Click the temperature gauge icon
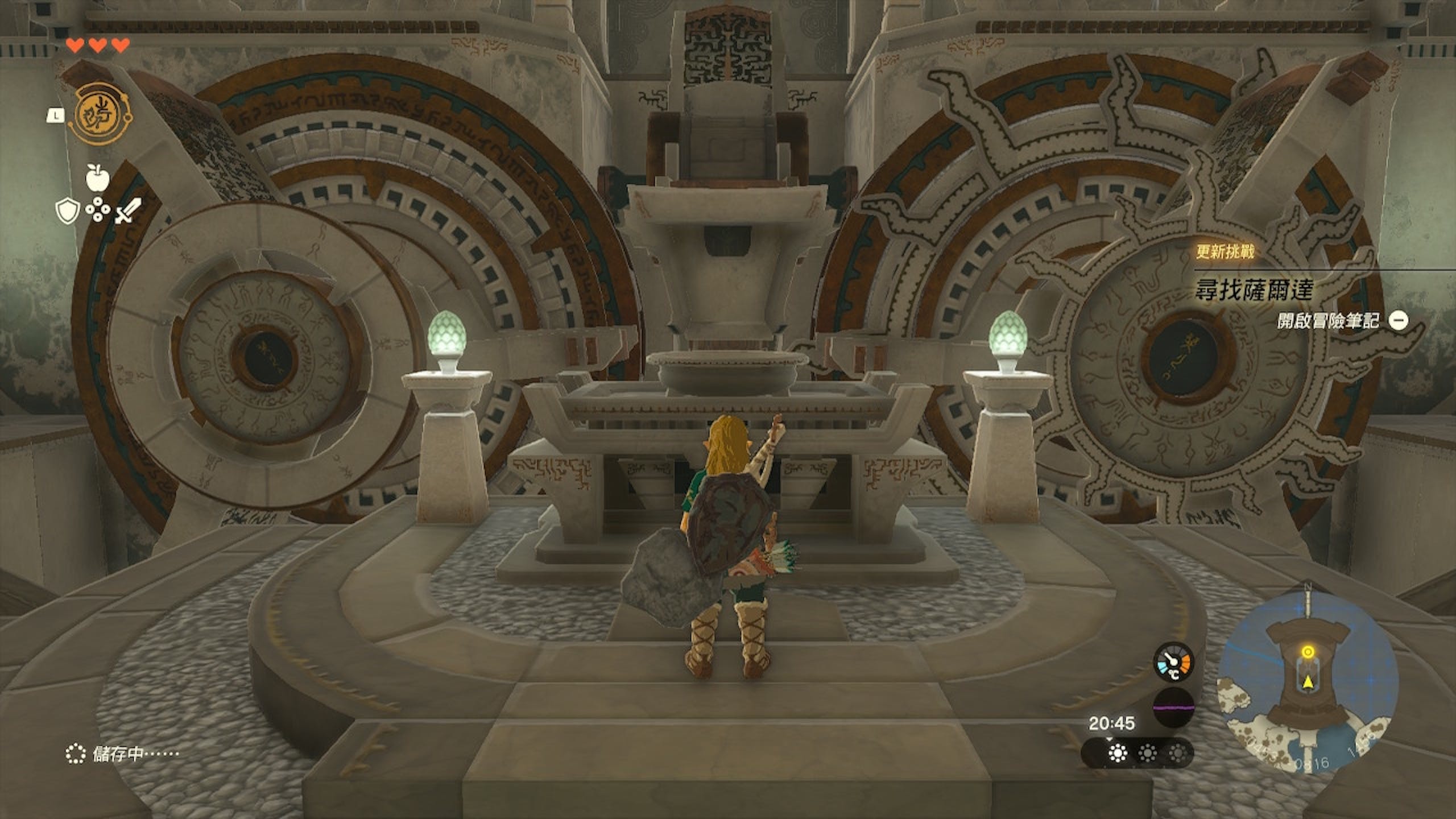Image resolution: width=1456 pixels, height=819 pixels. pos(1173,663)
